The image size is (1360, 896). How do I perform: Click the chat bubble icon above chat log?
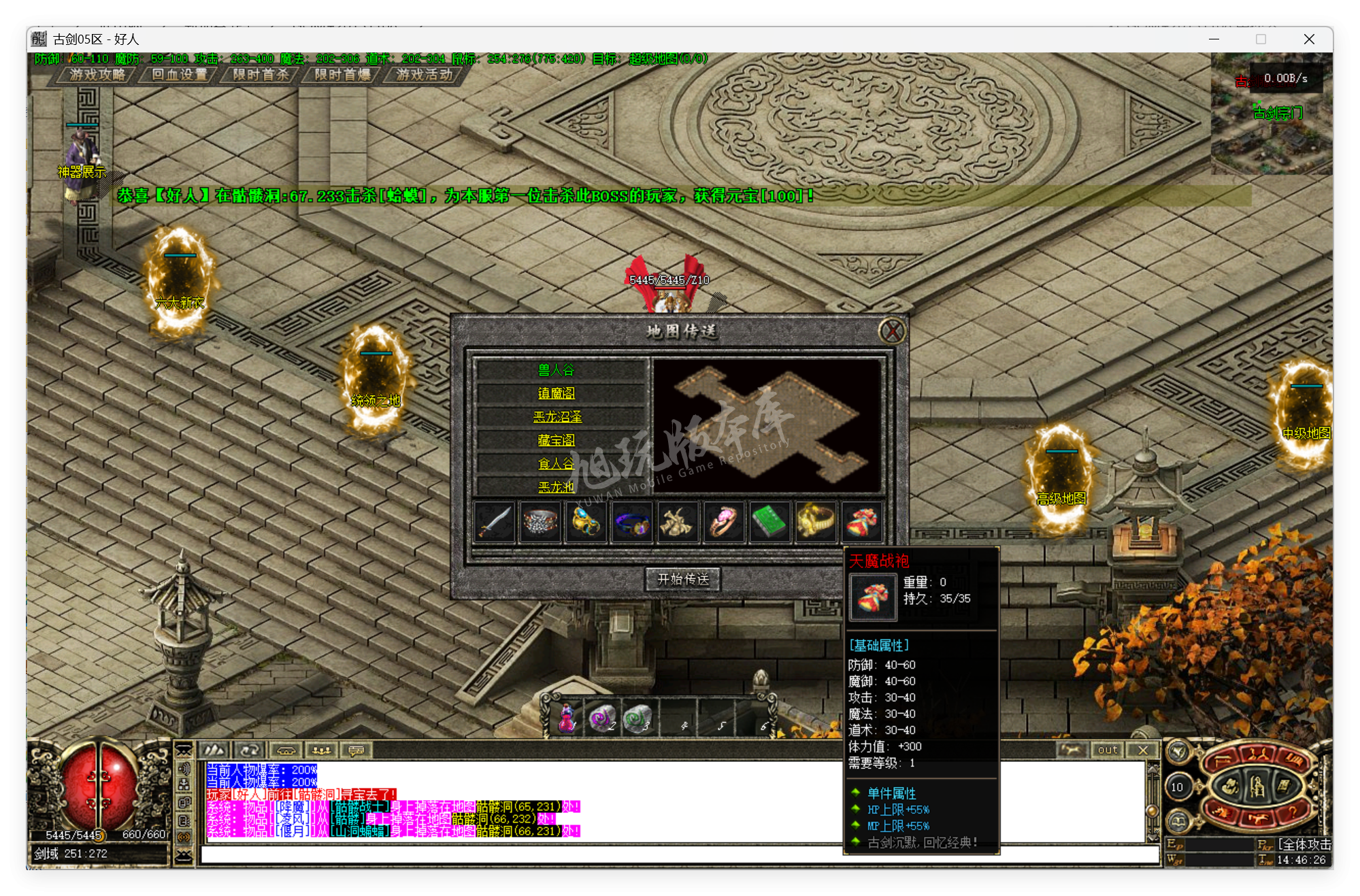[x=356, y=750]
